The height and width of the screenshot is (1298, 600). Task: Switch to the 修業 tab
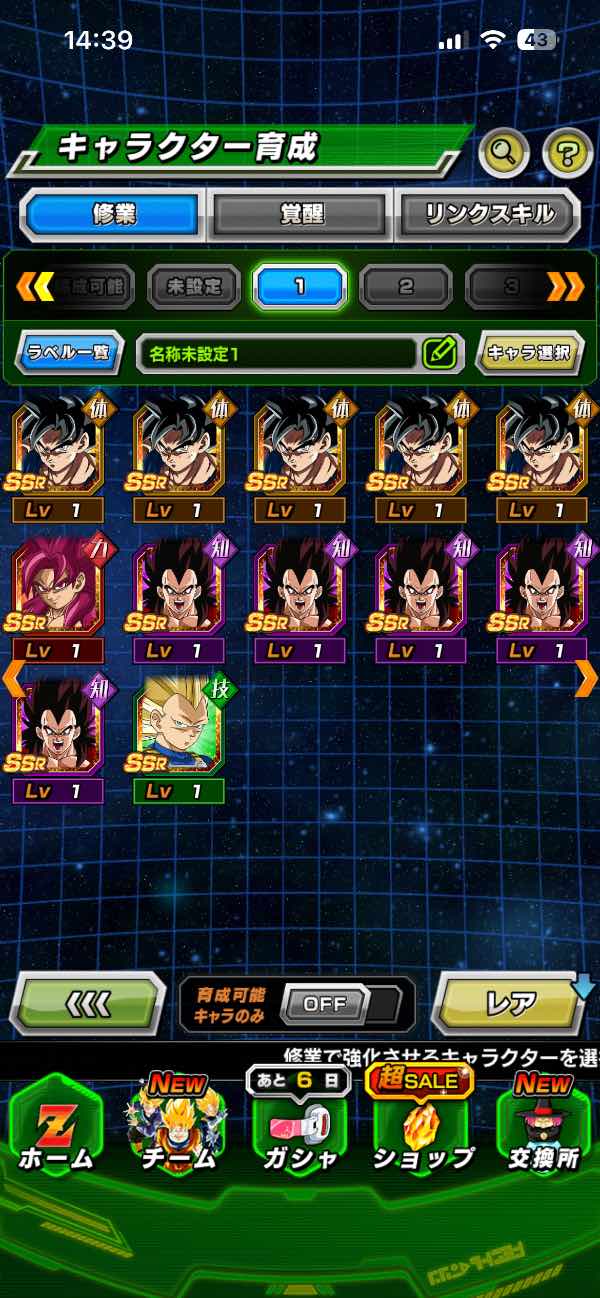[x=113, y=215]
